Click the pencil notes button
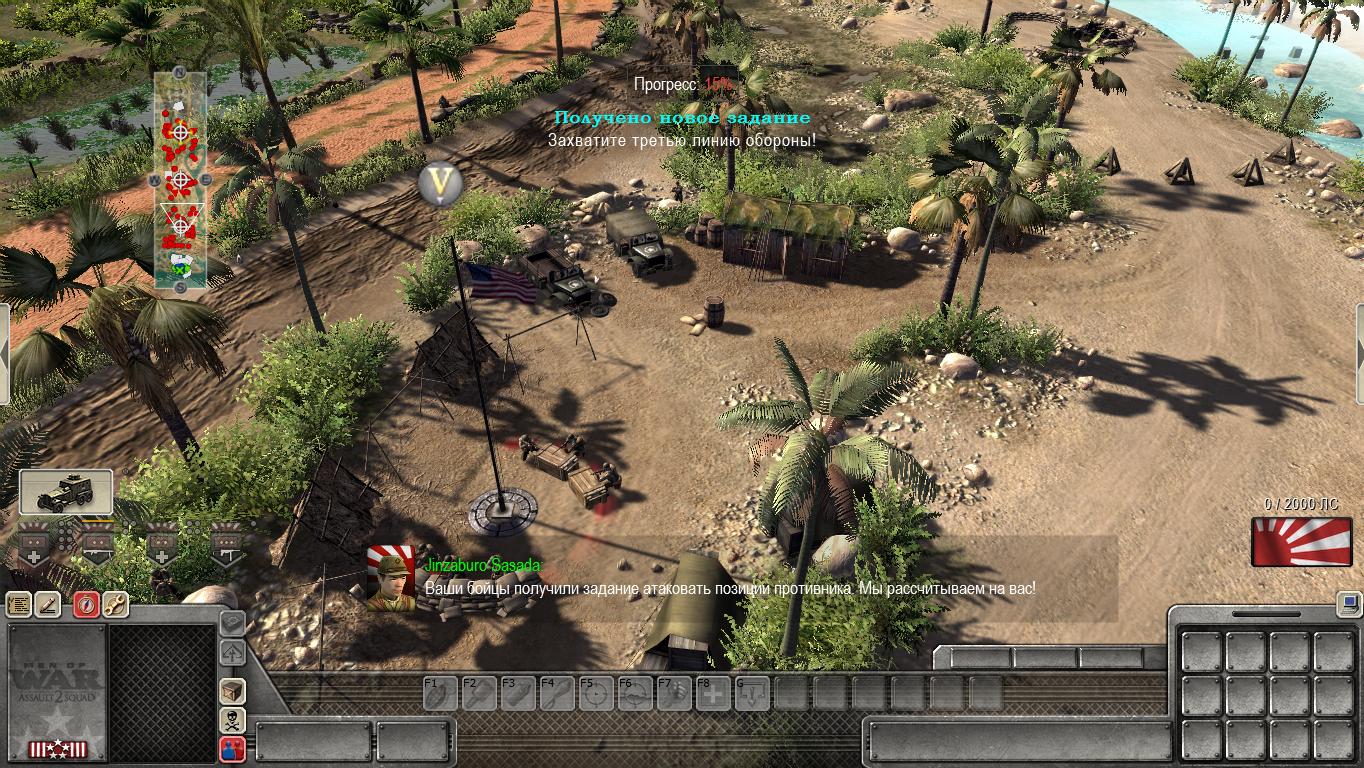The image size is (1364, 768). click(x=48, y=604)
